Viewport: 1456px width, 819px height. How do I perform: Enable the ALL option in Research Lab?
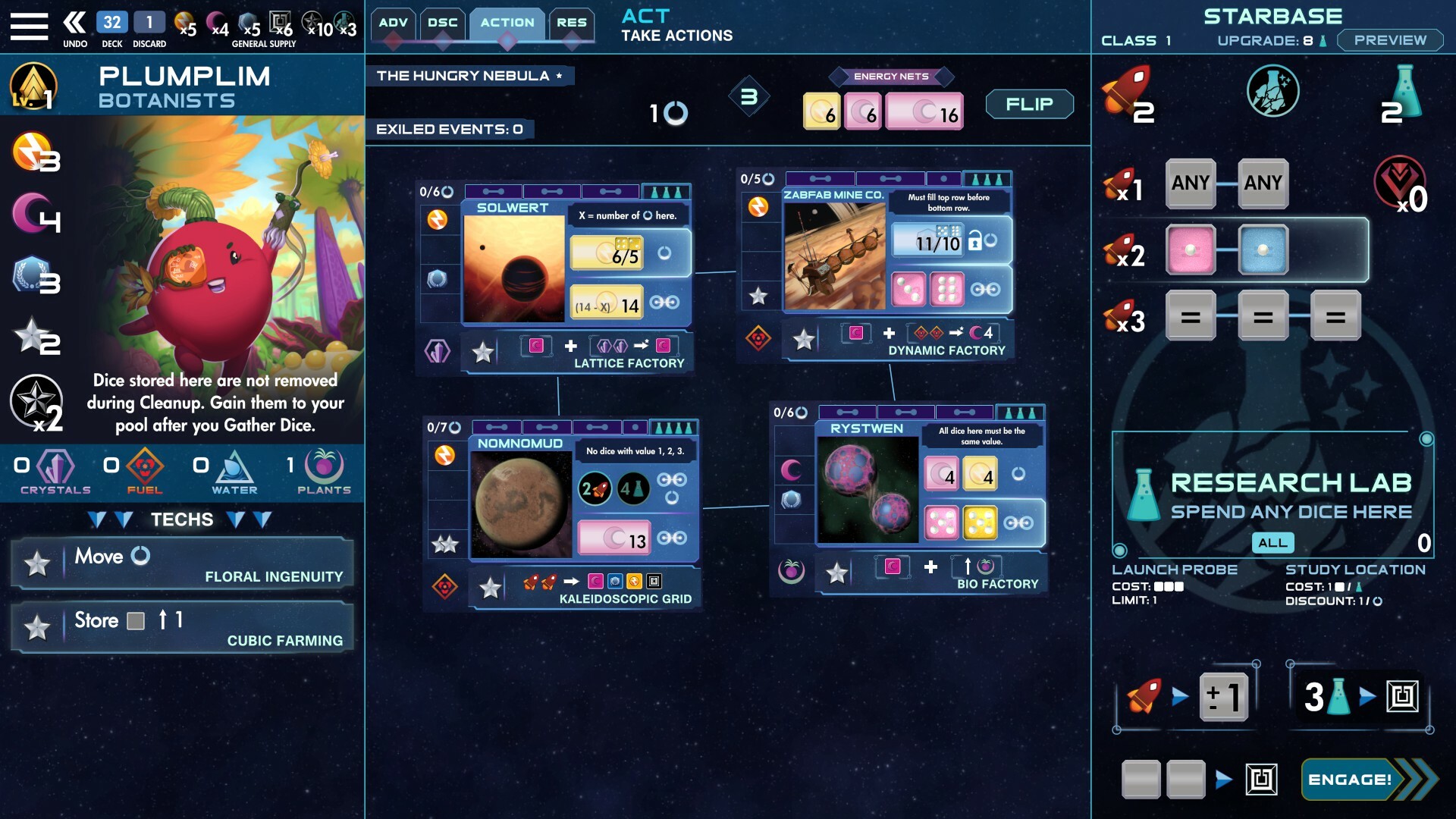[x=1274, y=543]
